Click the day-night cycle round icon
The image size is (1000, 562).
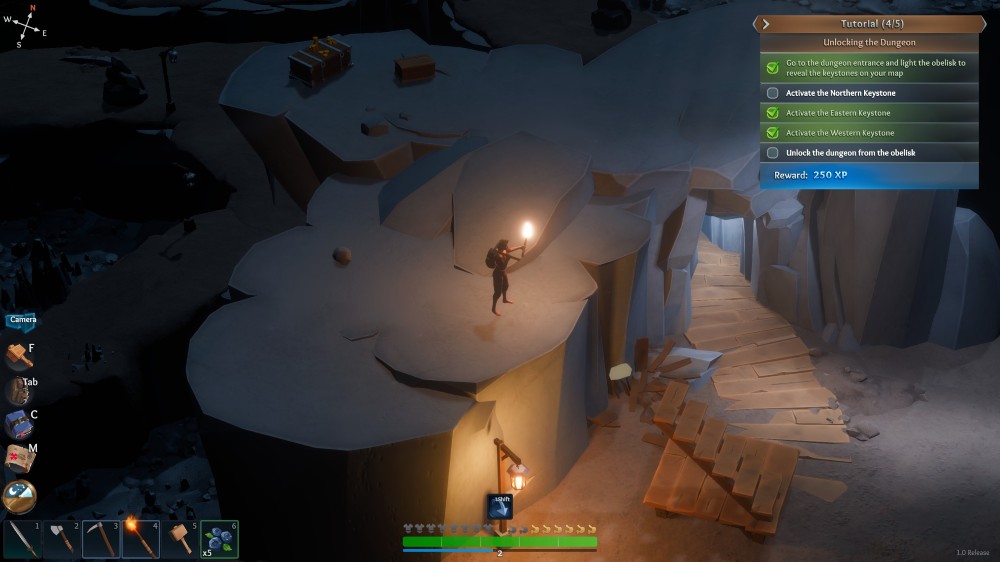click(x=19, y=497)
